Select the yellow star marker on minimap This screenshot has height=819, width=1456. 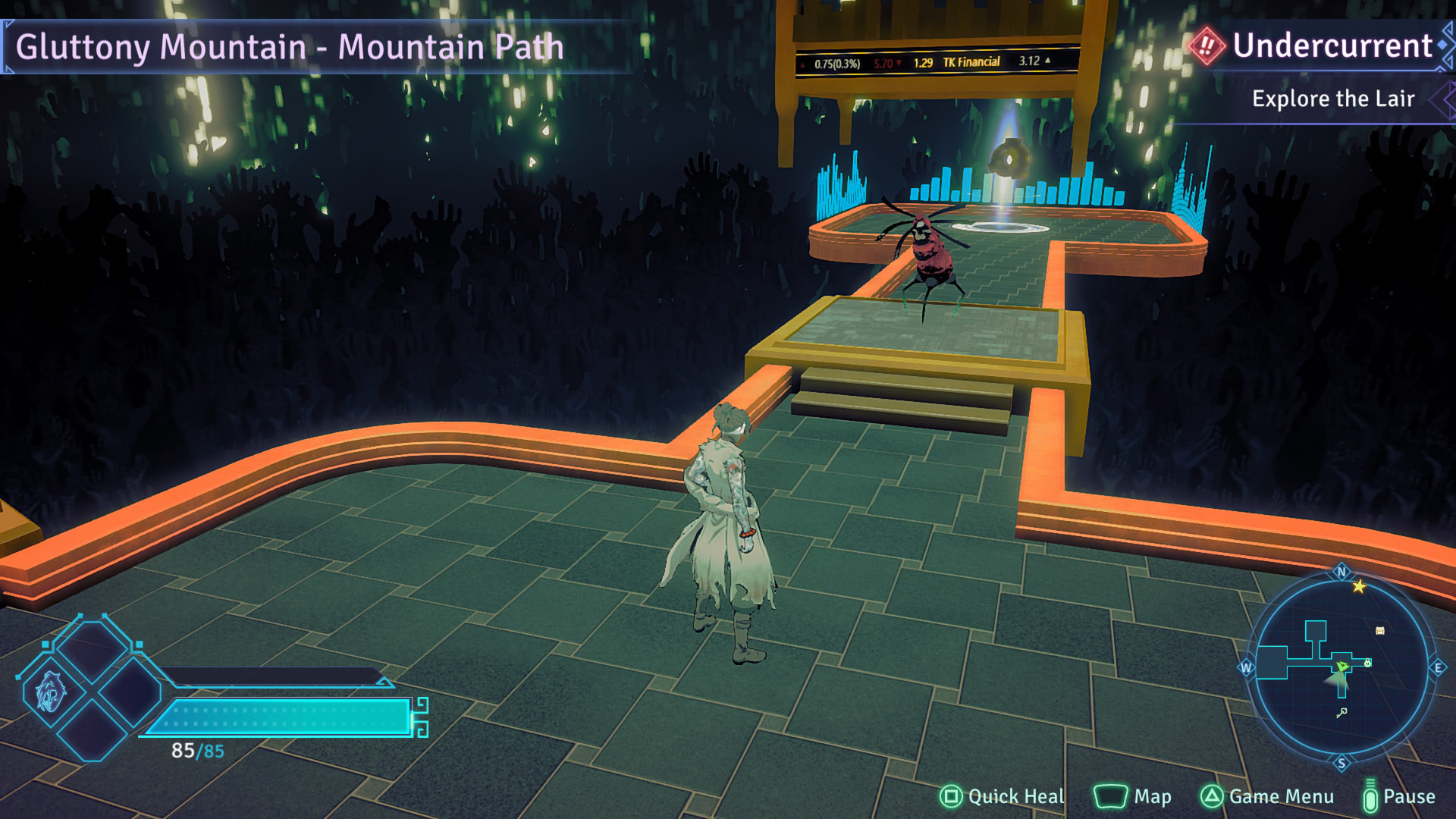coord(1359,586)
